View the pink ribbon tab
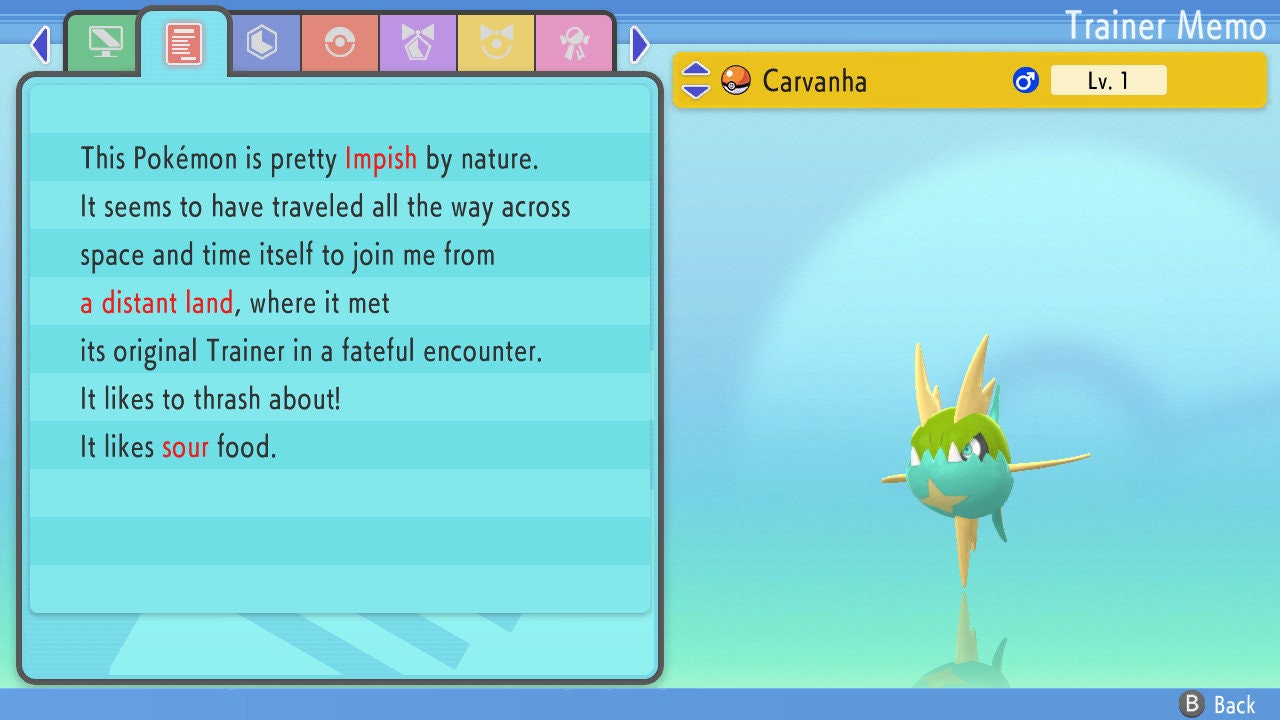 574,43
